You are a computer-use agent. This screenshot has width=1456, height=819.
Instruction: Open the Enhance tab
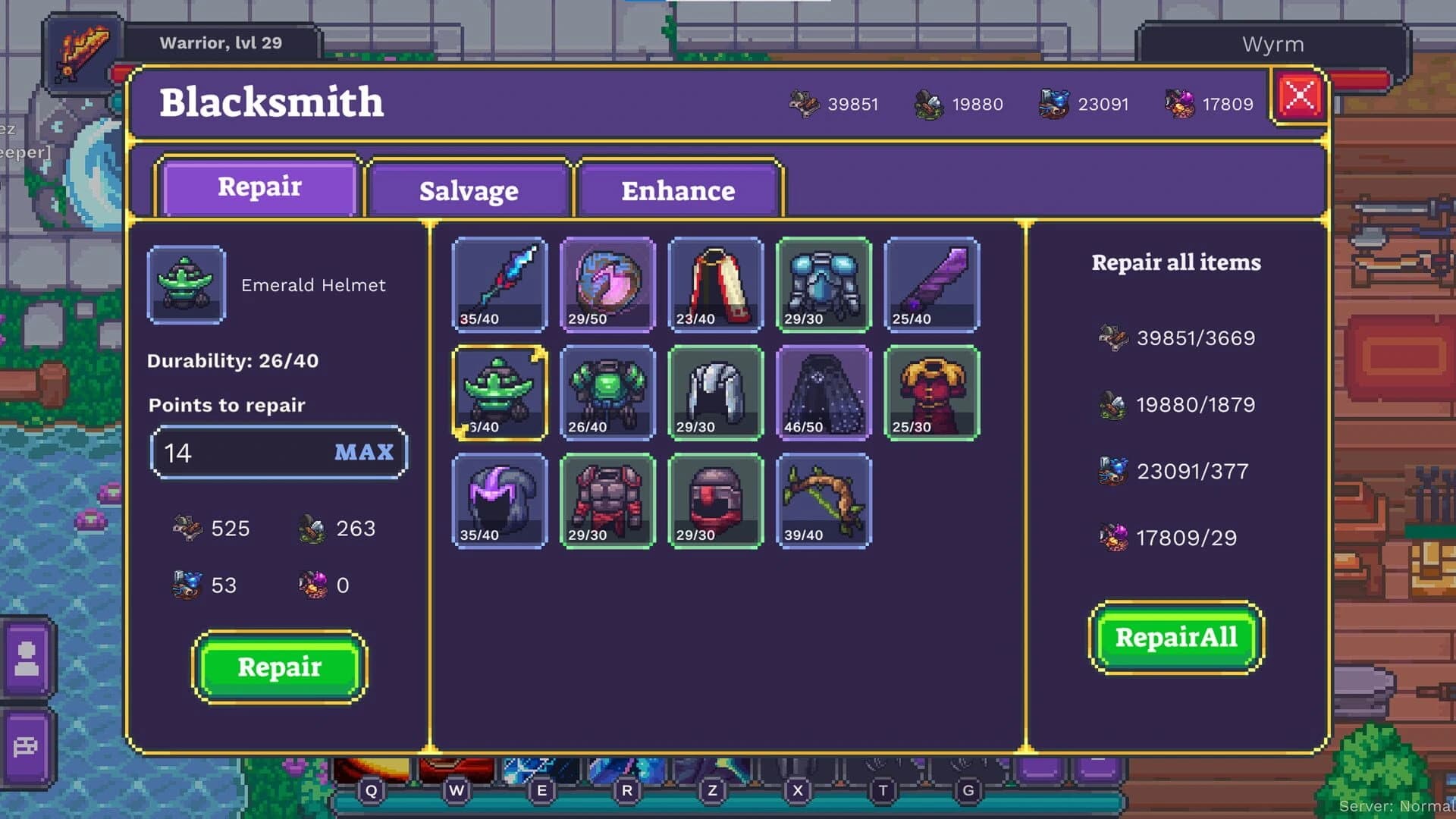tap(678, 191)
